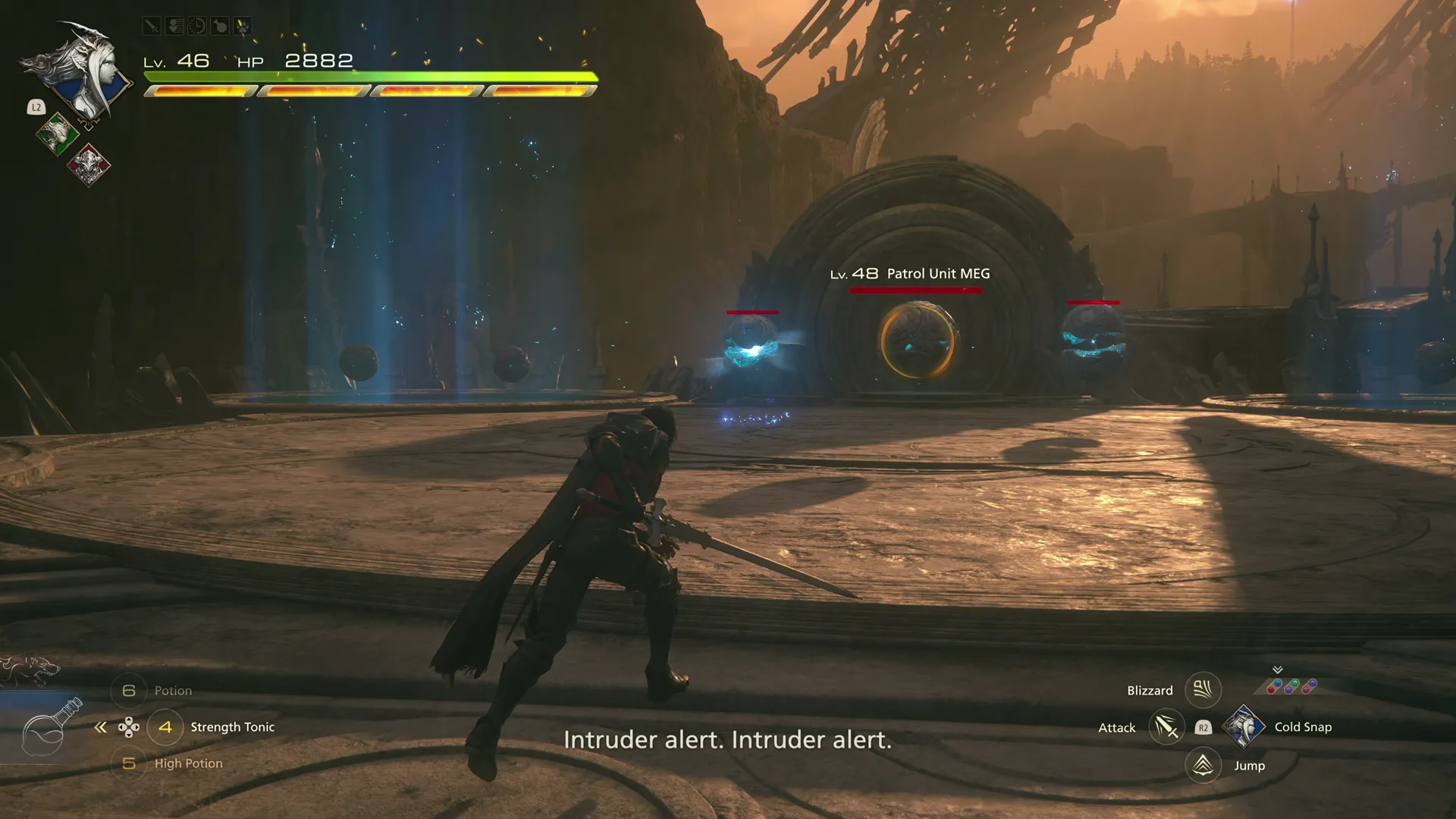Screen dimensions: 1456x819
Task: Expand the double-chevron above the colored gem slots
Action: pos(1277,670)
